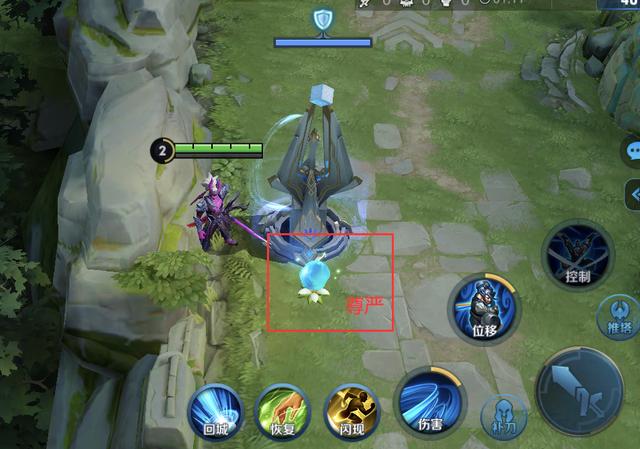
Task: Expand the side panel arrow tab
Action: click(x=633, y=192)
